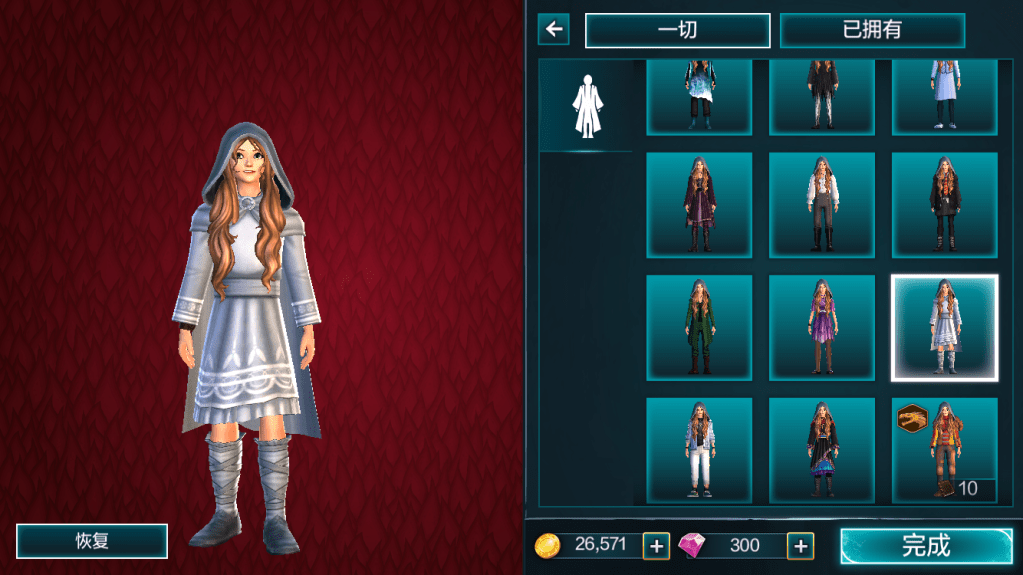Confirm with the 完成 button
The image size is (1023, 575).
[925, 546]
